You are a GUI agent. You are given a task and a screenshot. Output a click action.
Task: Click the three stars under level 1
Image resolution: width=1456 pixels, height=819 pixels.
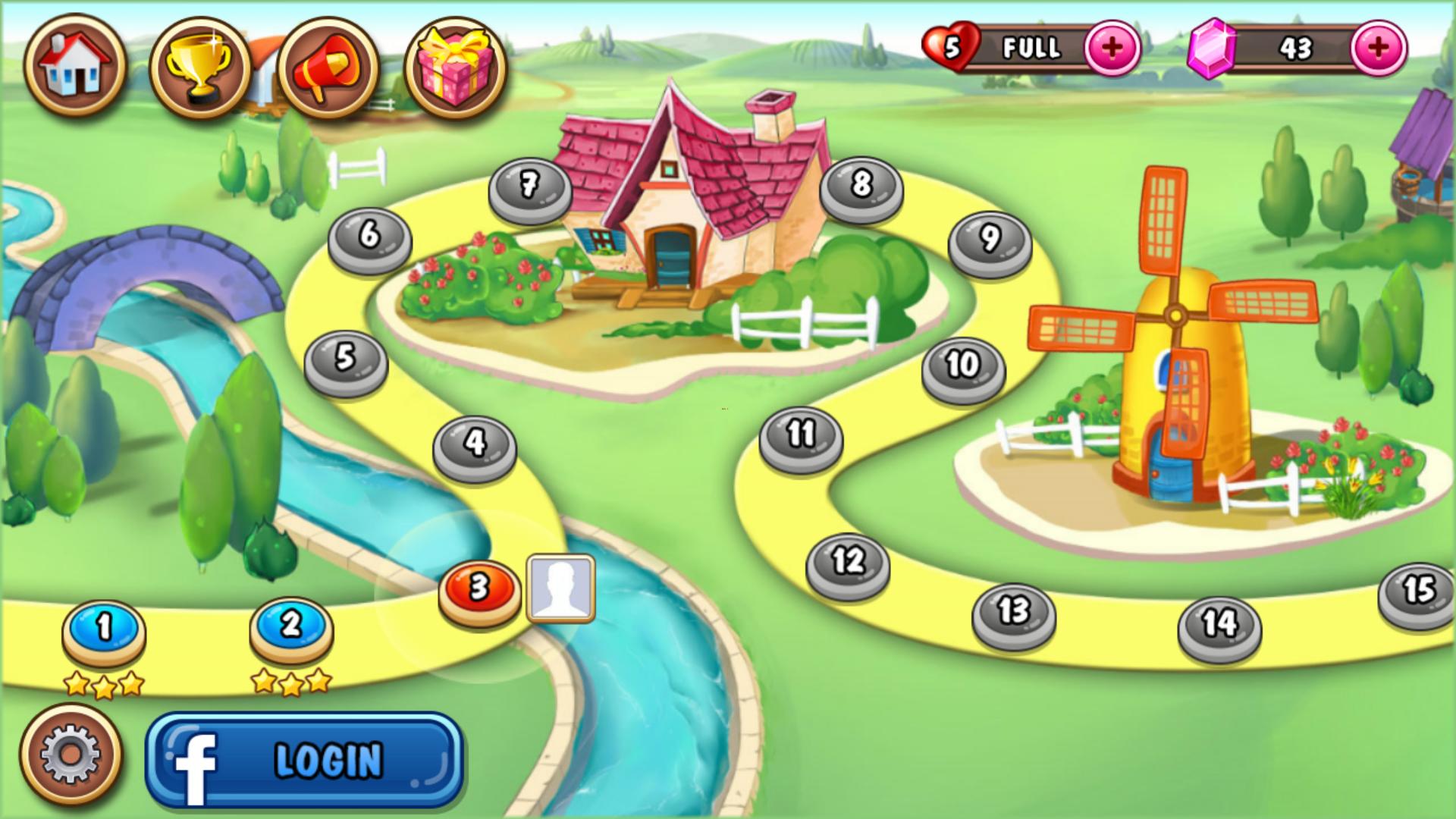[x=102, y=684]
